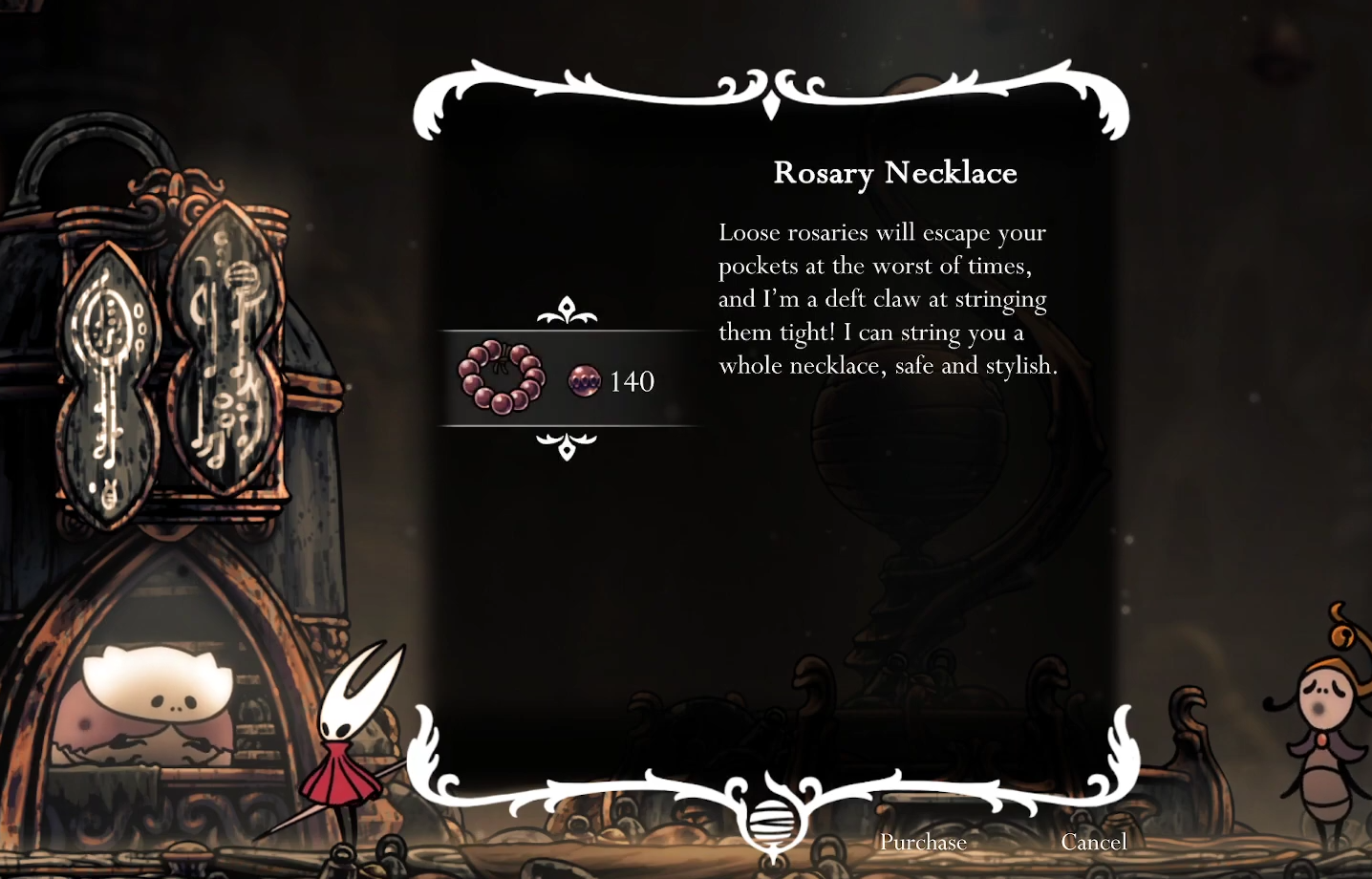The image size is (1372, 879).
Task: Dismiss the shop with Cancel
Action: [x=1095, y=843]
